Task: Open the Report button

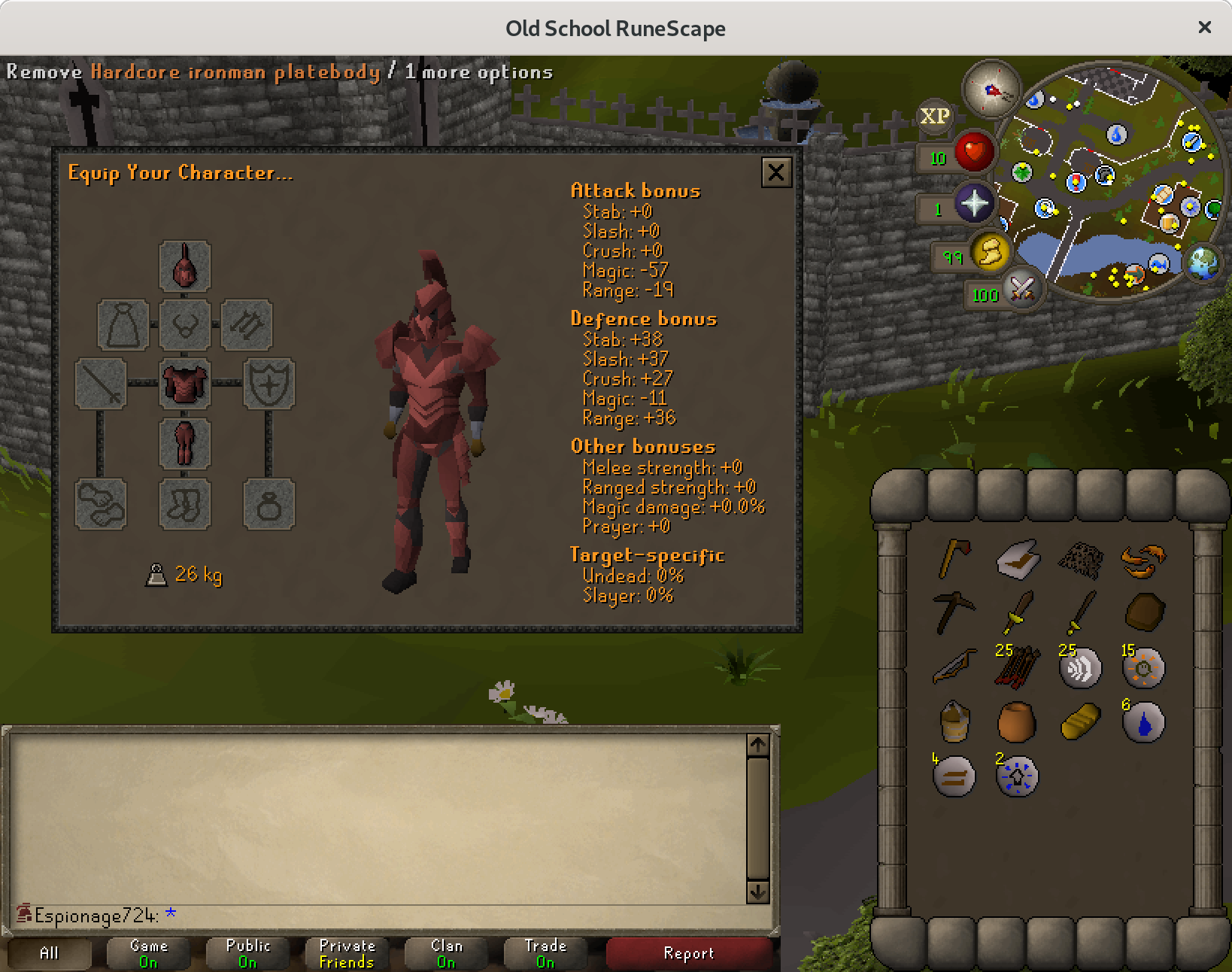Action: tap(688, 953)
